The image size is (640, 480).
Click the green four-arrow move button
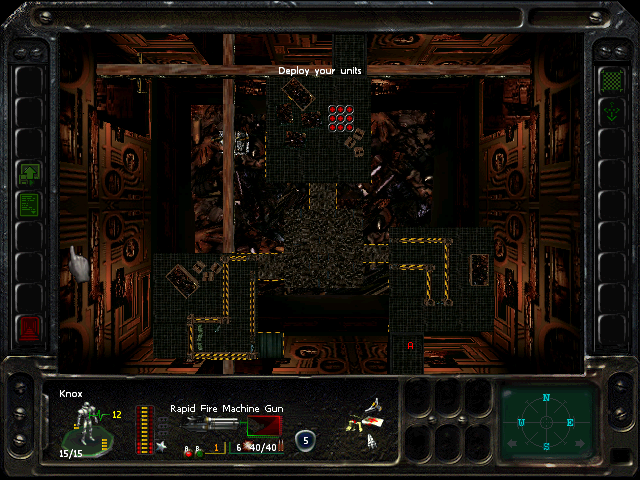611,112
